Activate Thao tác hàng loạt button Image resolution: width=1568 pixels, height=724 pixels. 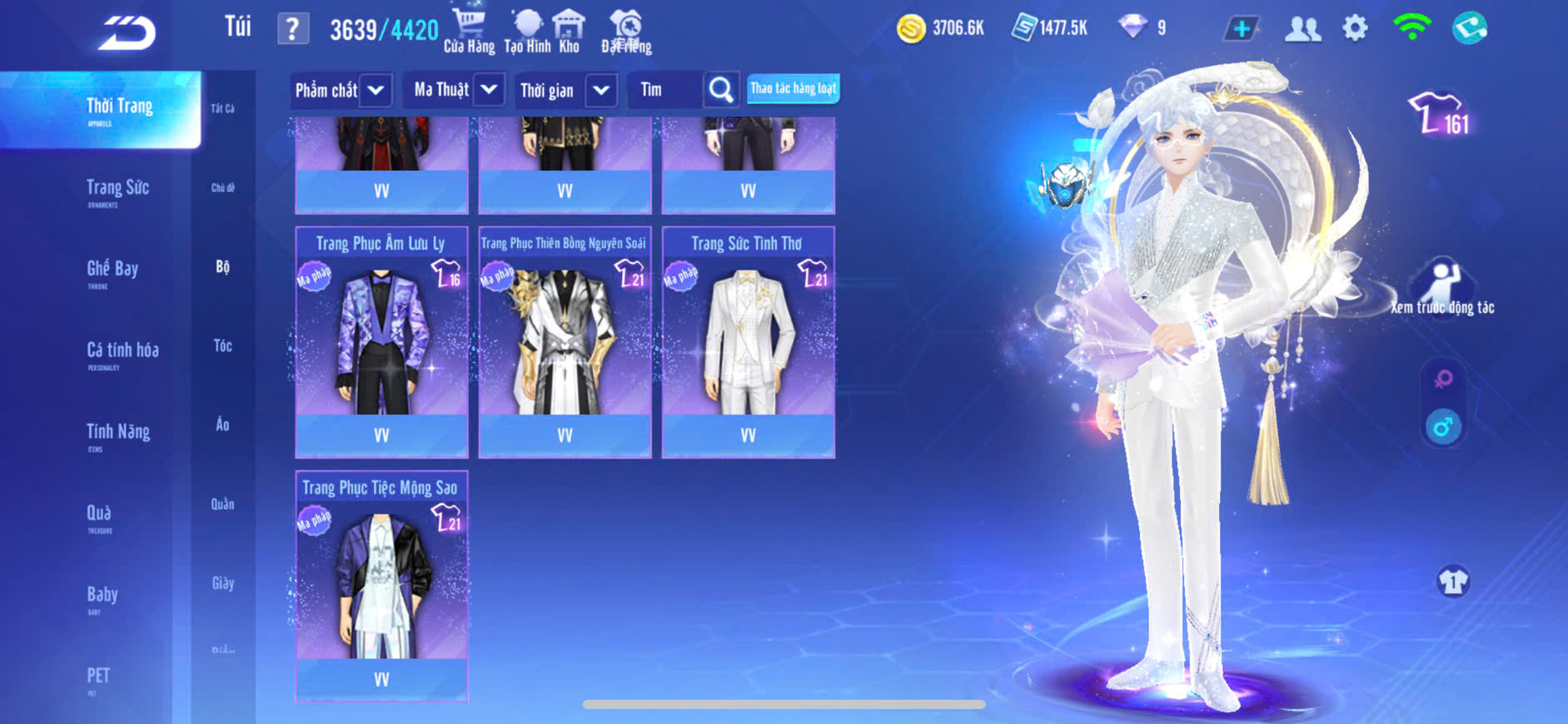pos(793,88)
